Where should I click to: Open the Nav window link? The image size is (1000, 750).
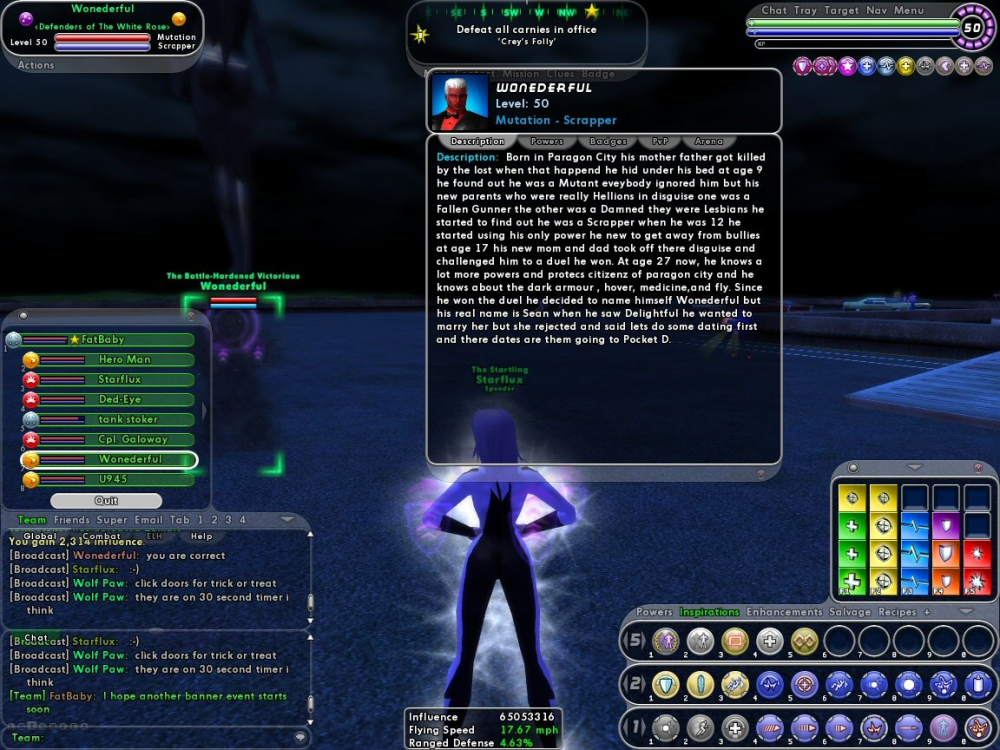tap(876, 10)
